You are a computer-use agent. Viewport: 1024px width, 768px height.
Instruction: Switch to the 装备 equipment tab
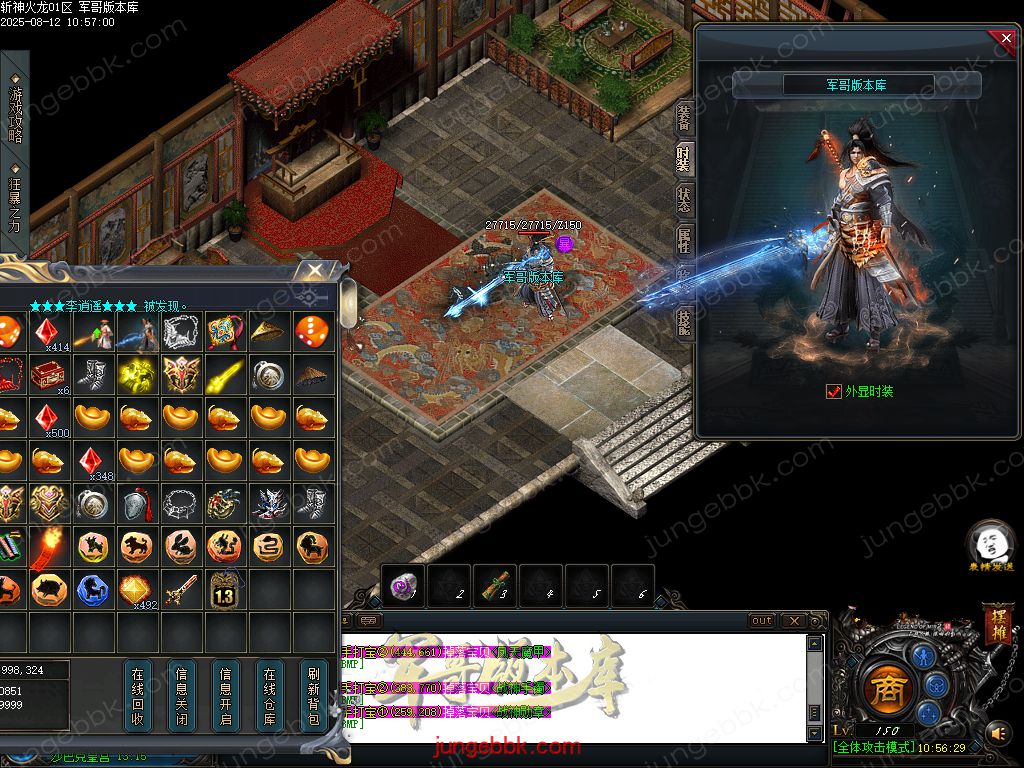pyautogui.click(x=684, y=117)
